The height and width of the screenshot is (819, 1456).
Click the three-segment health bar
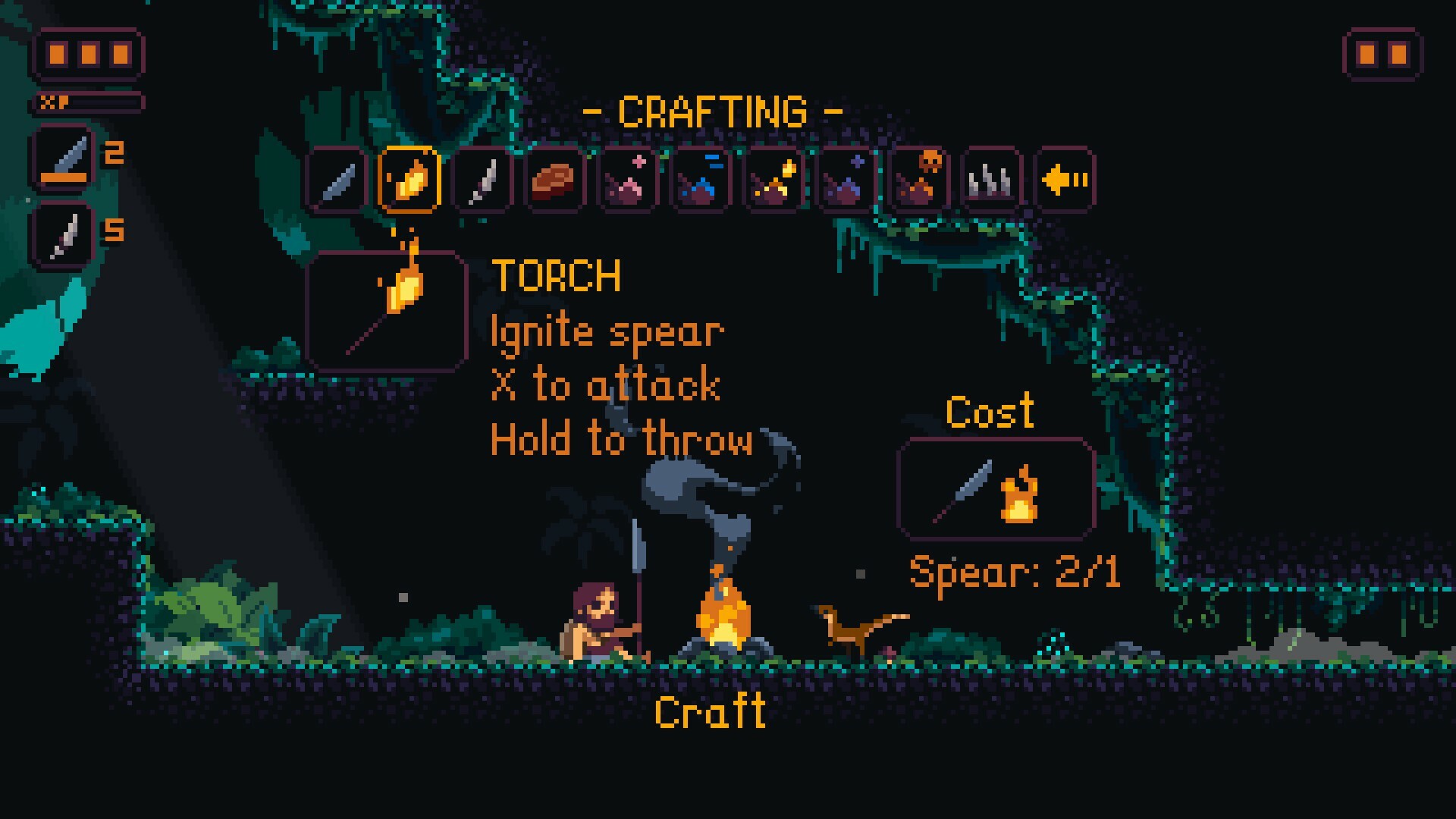pos(89,55)
